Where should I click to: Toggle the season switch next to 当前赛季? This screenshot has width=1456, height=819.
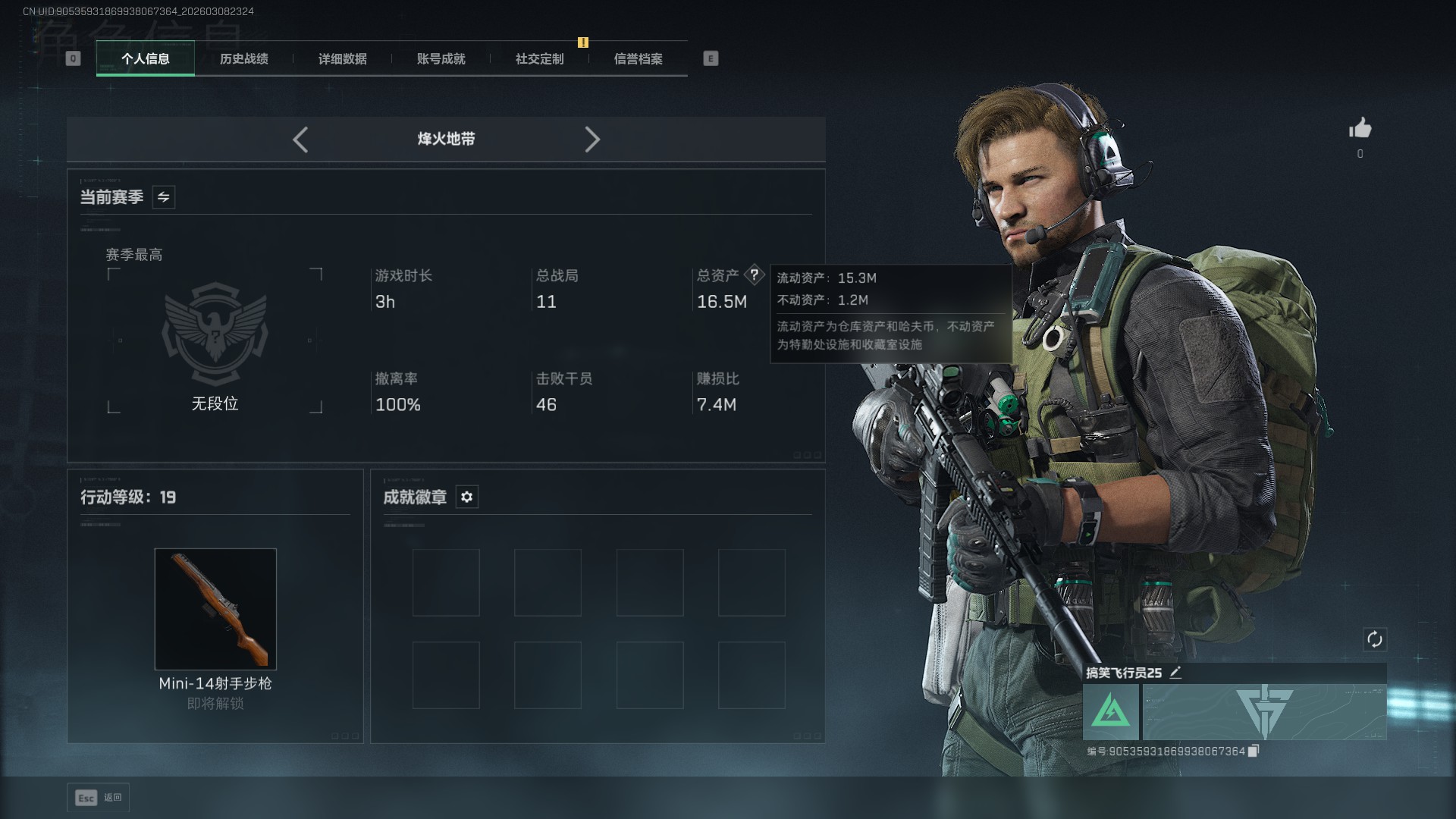164,197
